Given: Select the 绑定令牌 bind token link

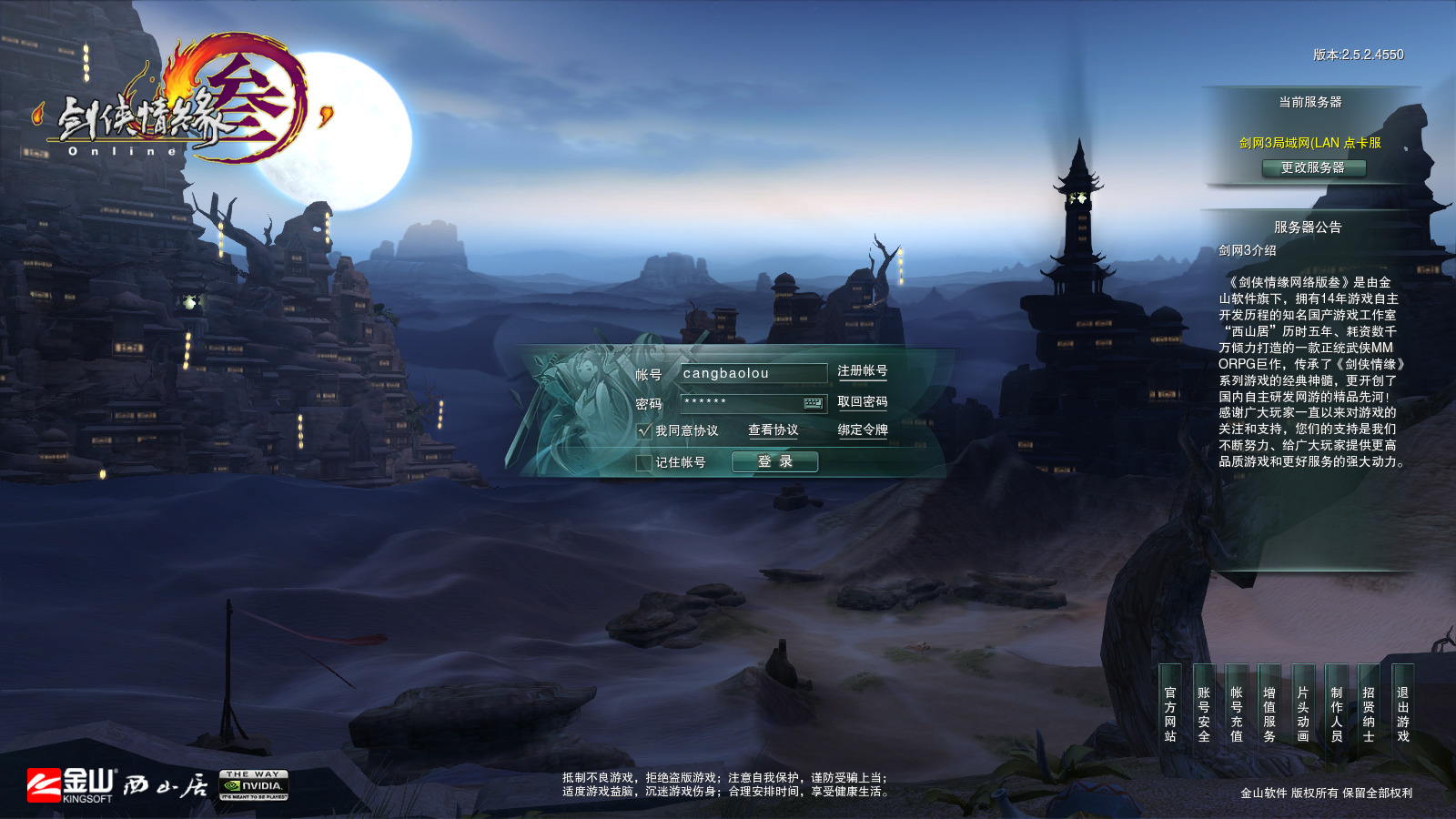Looking at the screenshot, I should tap(862, 430).
